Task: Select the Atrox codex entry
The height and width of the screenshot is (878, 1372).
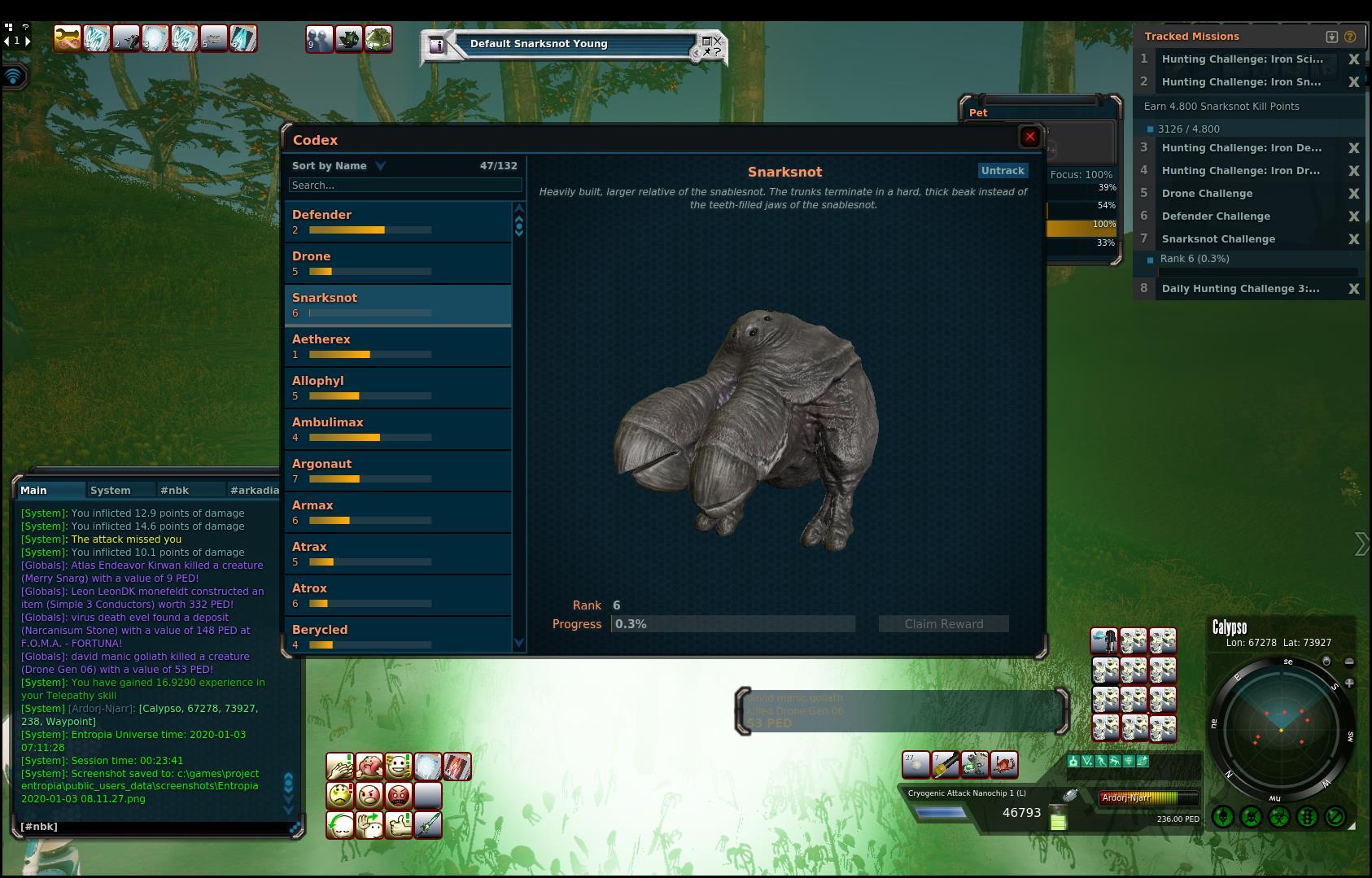Action: (398, 595)
